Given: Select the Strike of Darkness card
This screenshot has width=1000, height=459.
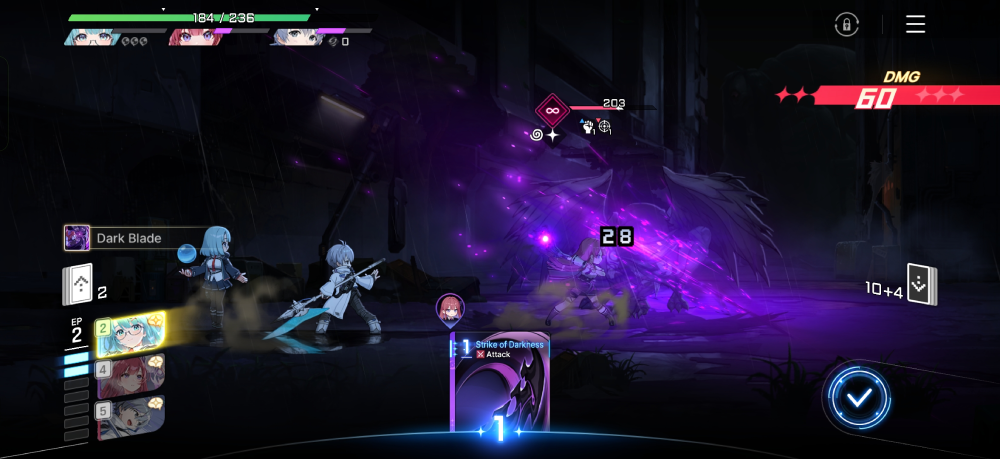Looking at the screenshot, I should pos(499,385).
